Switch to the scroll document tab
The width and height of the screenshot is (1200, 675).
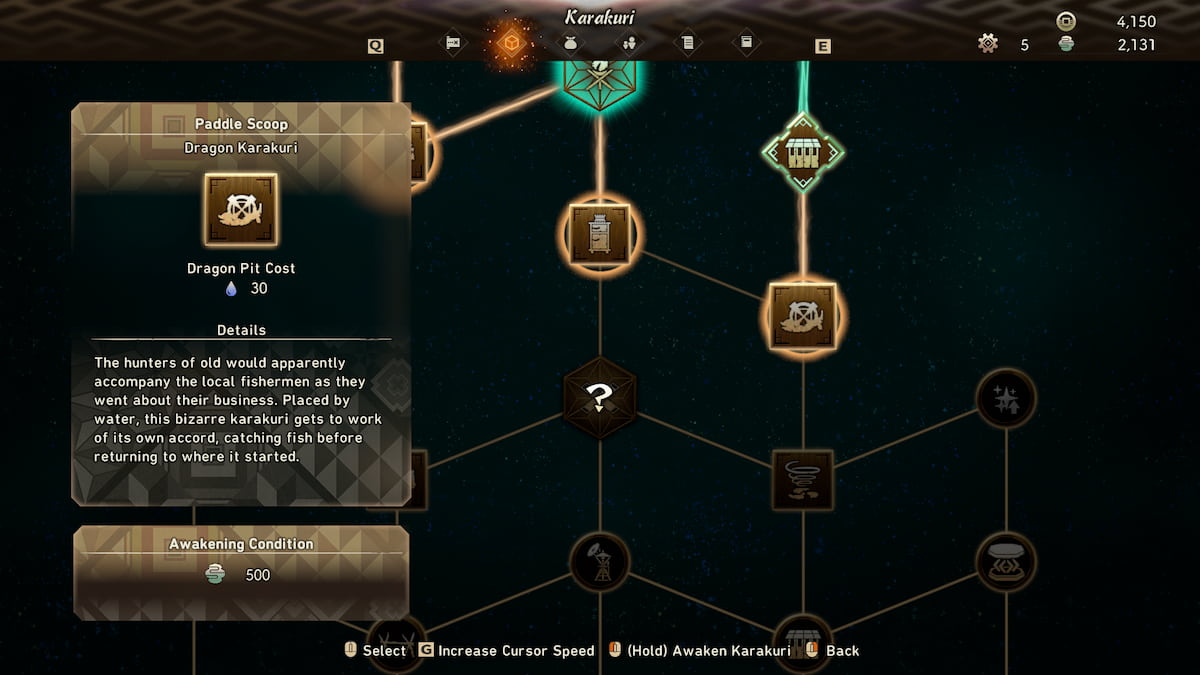click(687, 43)
